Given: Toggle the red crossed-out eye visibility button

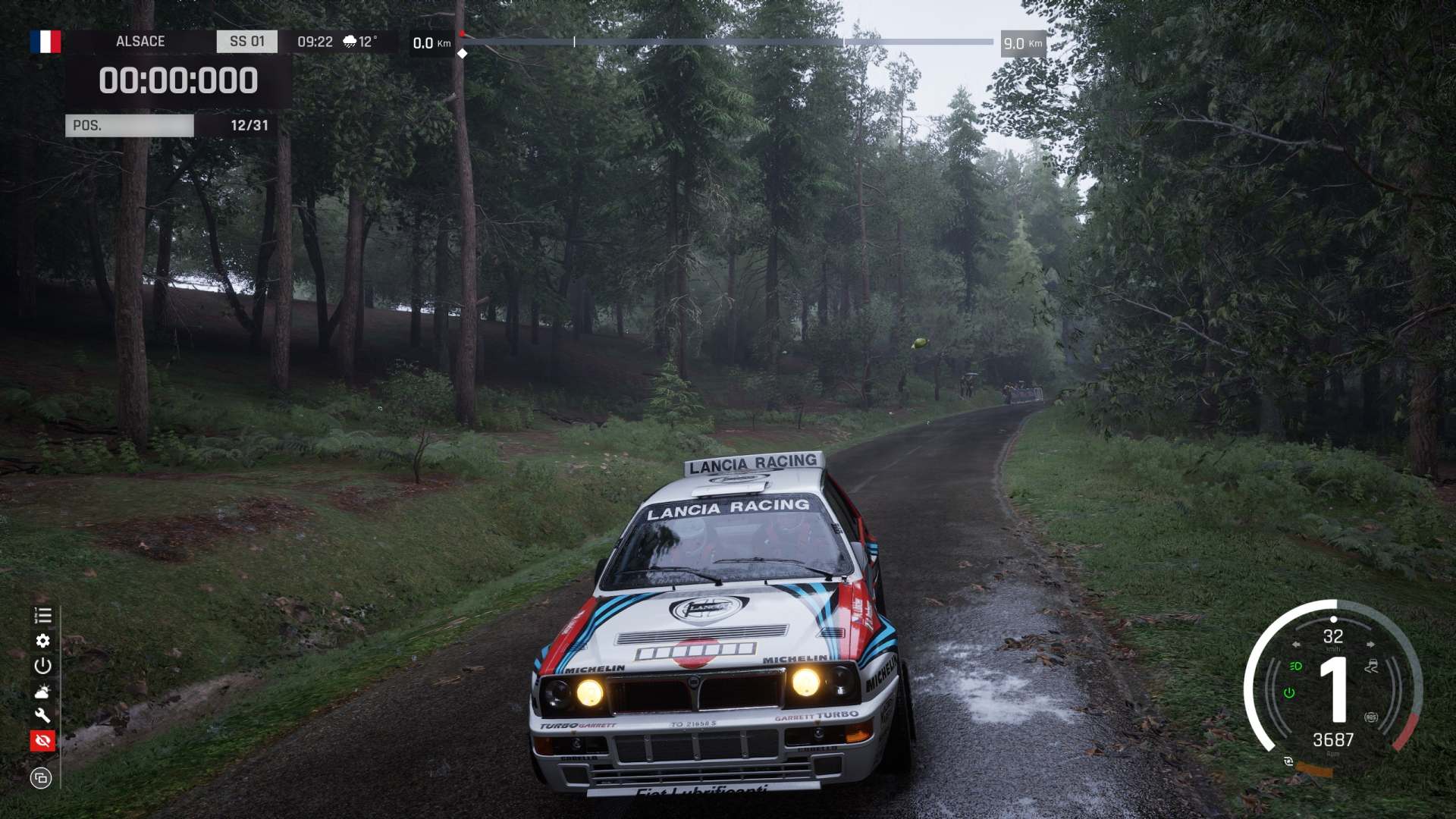Looking at the screenshot, I should [42, 740].
